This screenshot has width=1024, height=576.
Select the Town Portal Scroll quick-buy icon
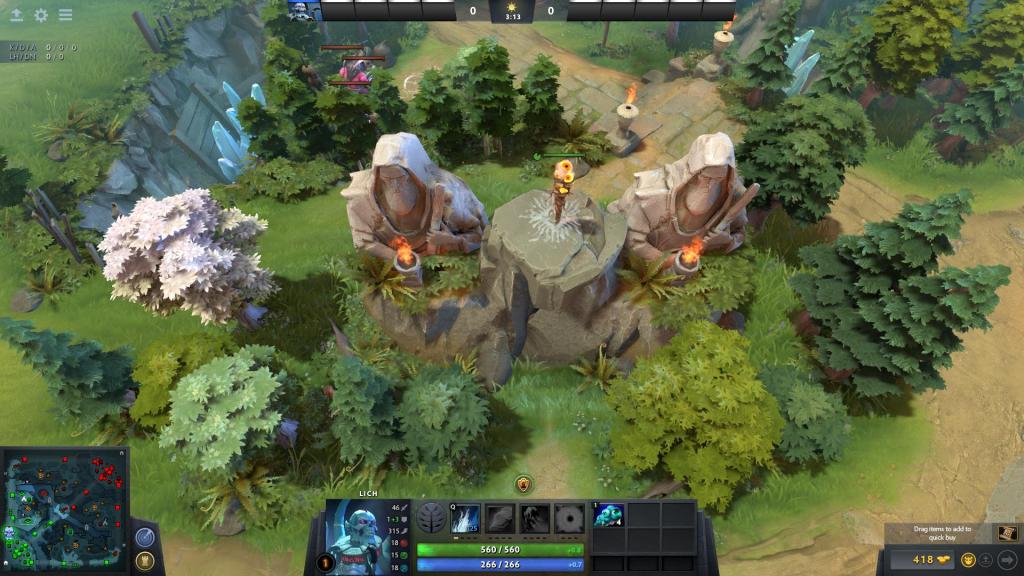[x=1006, y=533]
